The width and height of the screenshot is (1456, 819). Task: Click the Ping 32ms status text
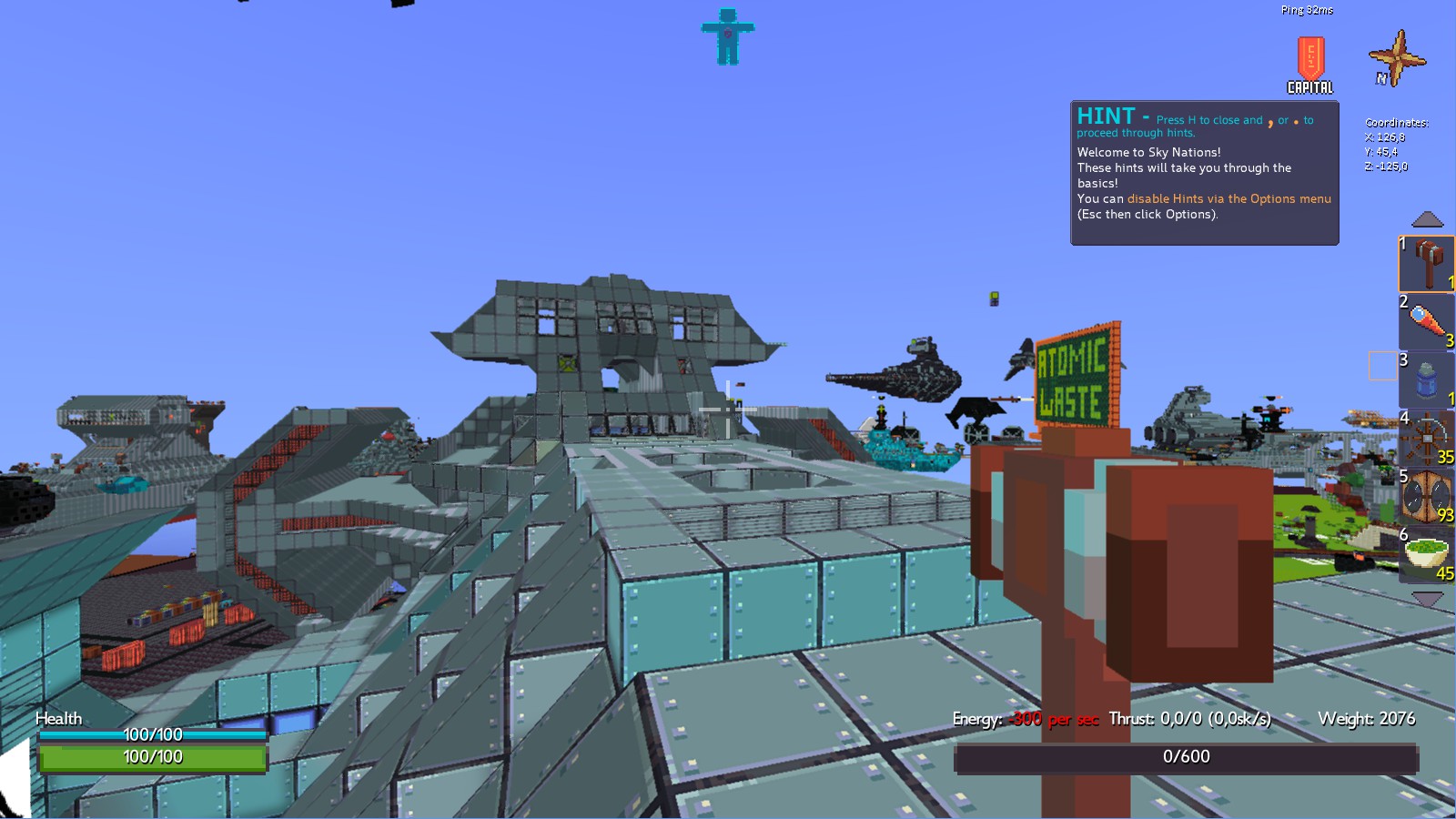tap(1307, 9)
